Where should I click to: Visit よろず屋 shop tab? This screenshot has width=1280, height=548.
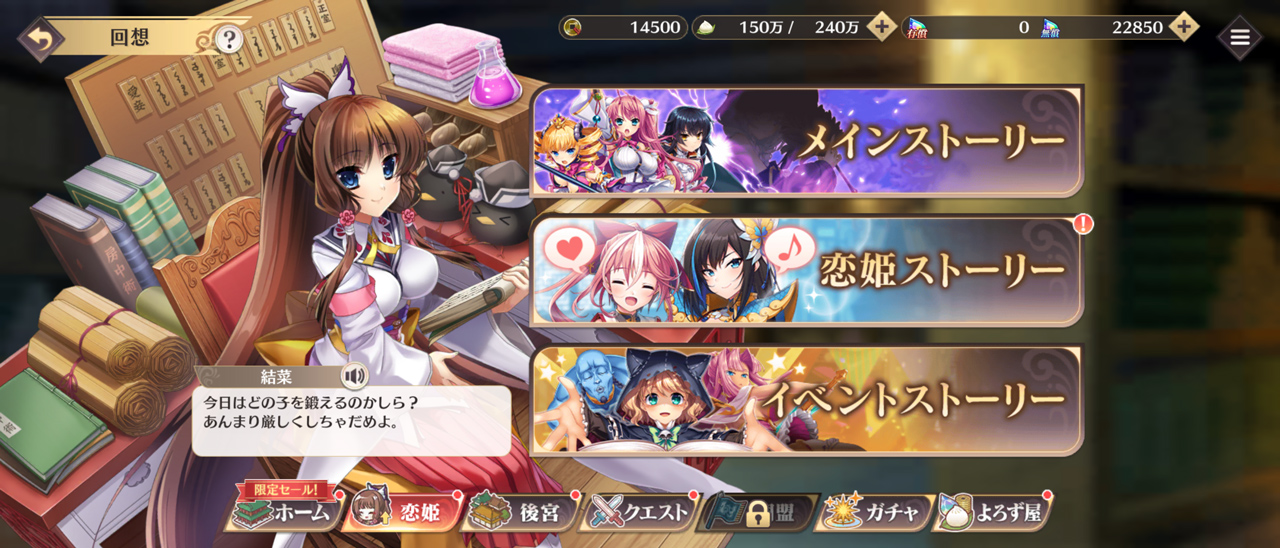click(994, 512)
